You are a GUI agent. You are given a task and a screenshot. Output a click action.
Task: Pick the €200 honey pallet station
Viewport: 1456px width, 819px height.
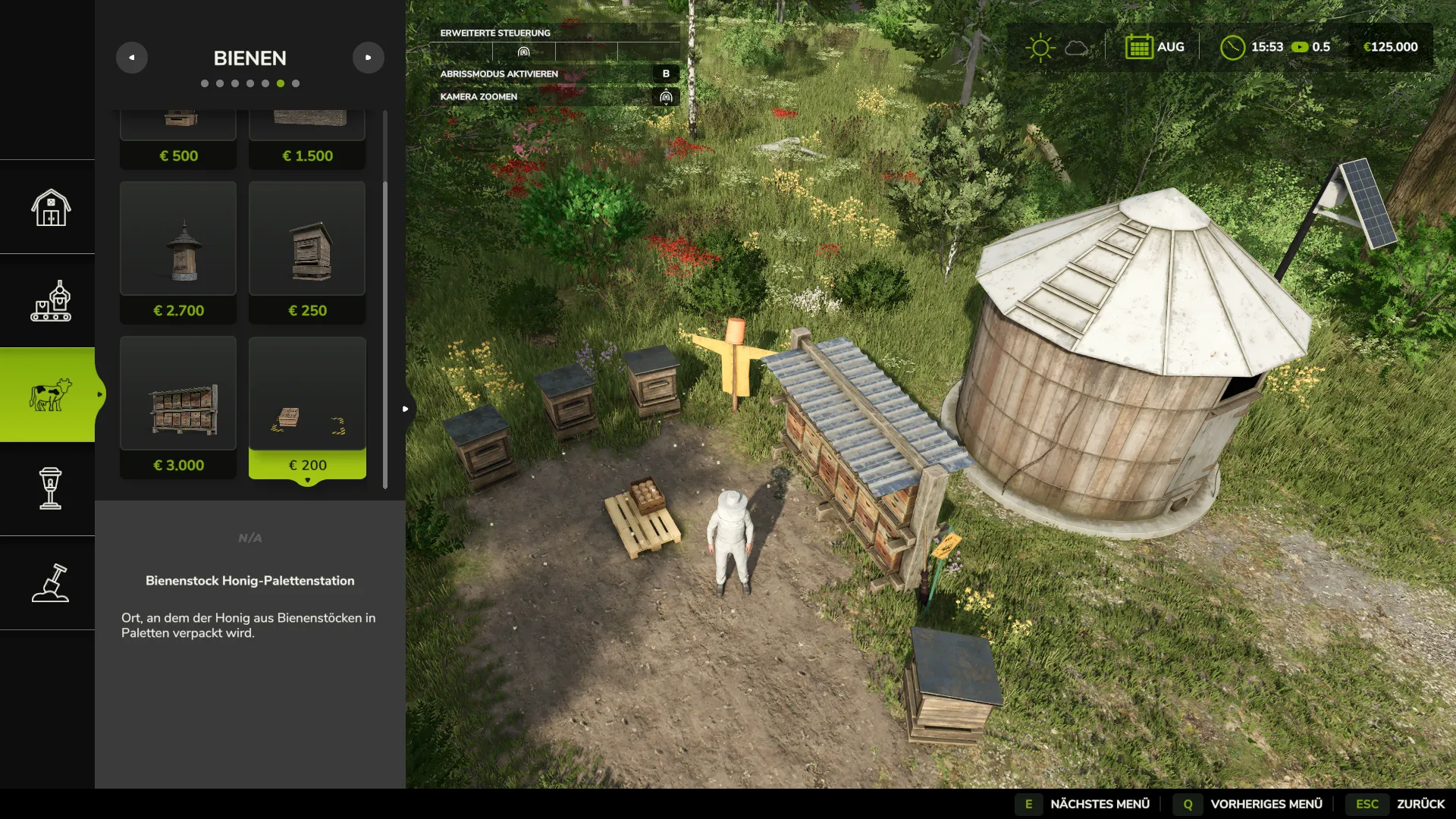(x=307, y=407)
